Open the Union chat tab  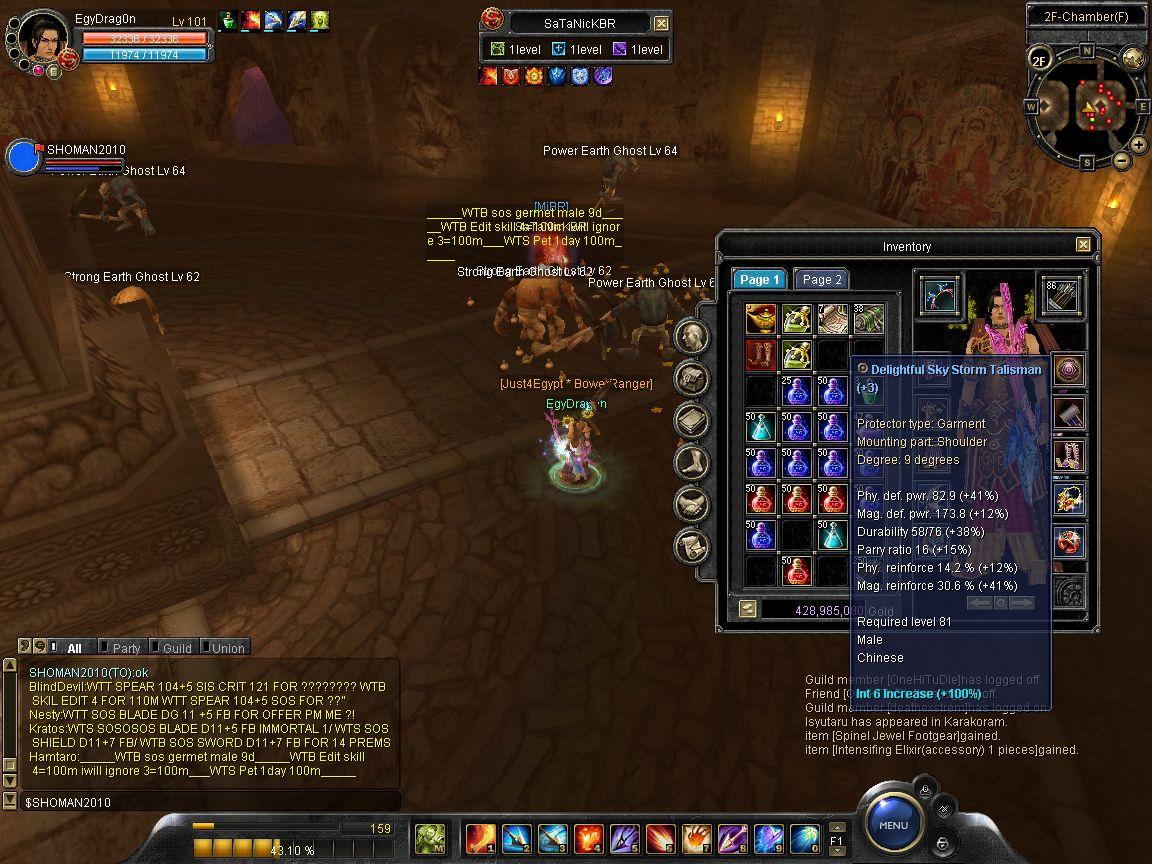(x=227, y=648)
